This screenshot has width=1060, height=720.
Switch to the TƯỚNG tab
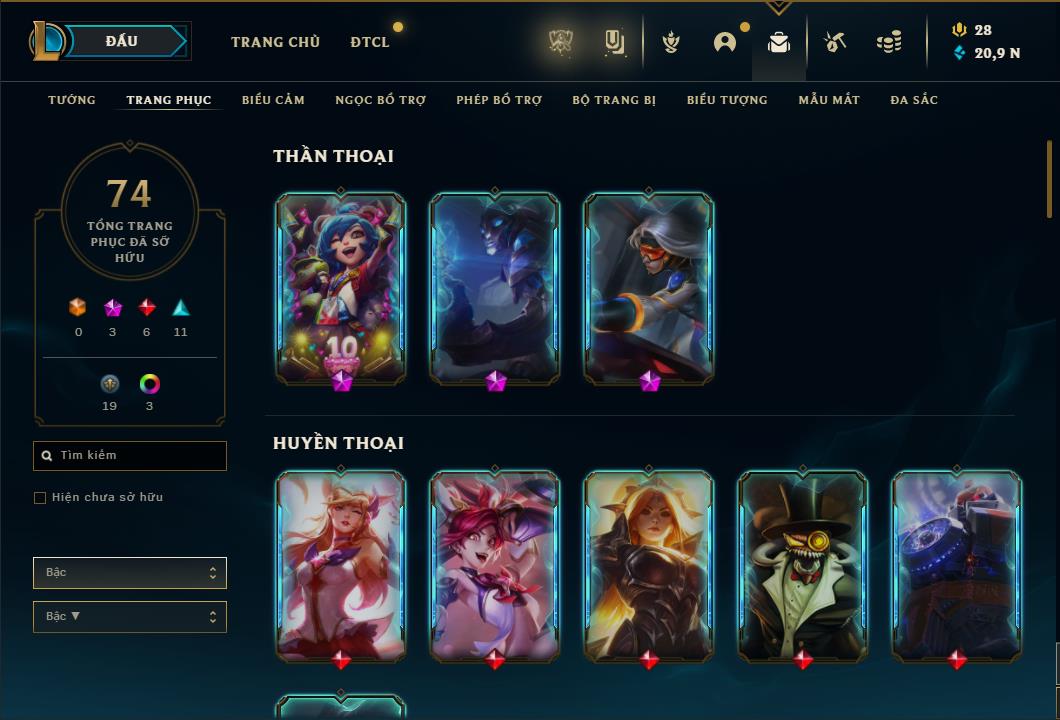[72, 100]
